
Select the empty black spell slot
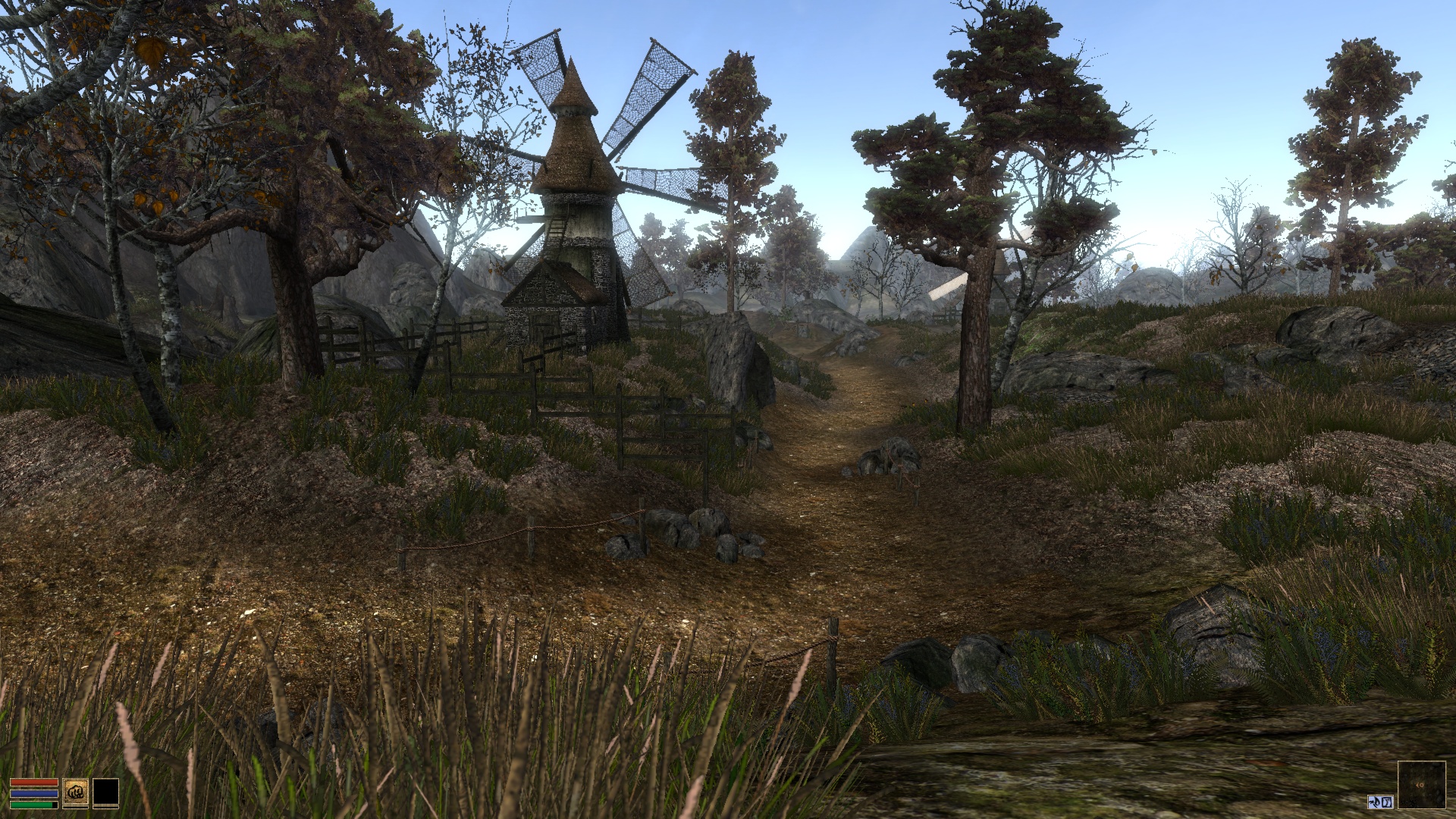coord(105,792)
